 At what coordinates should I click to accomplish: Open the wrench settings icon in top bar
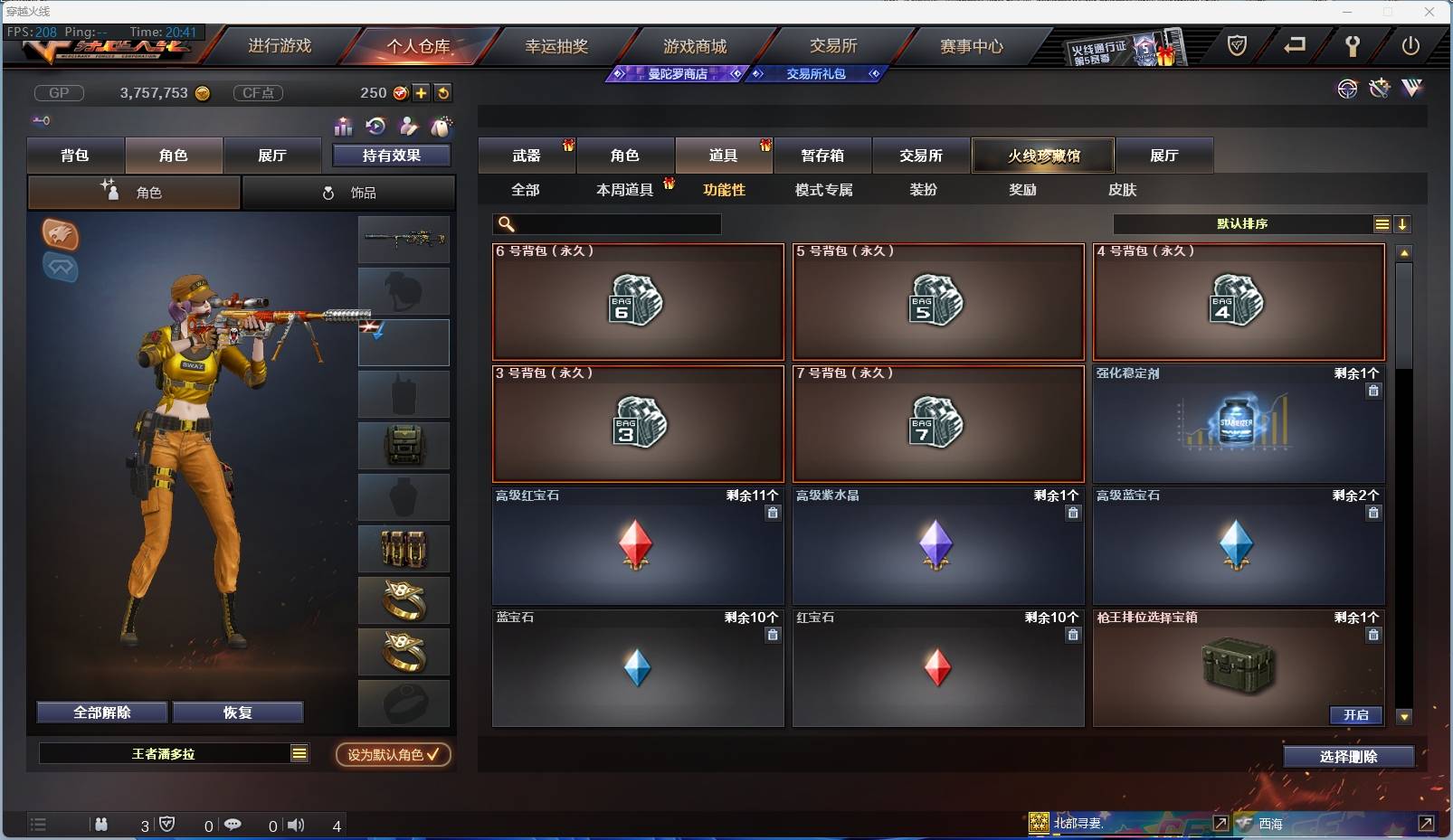pos(1354,46)
